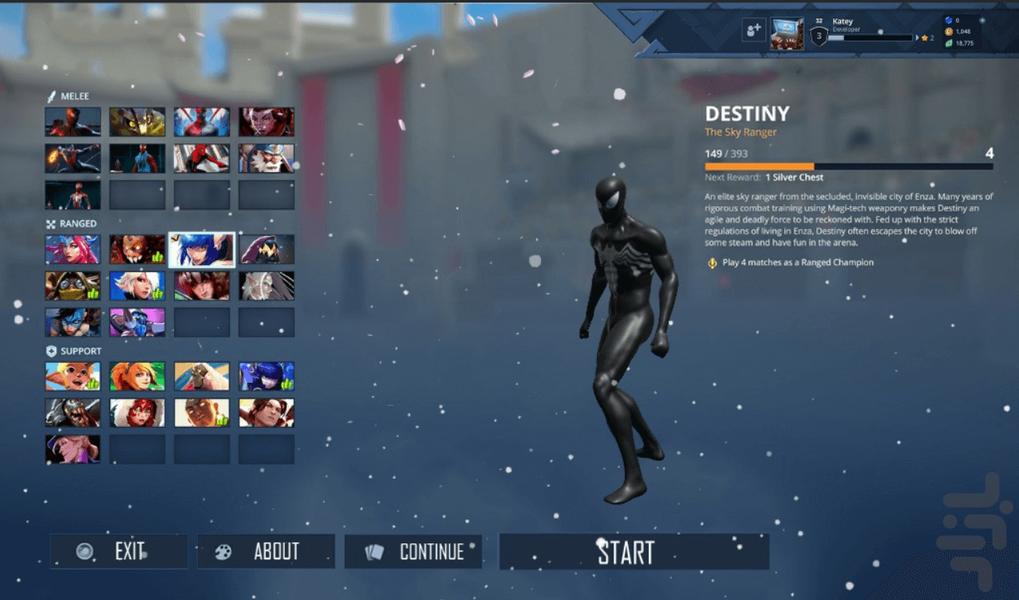Click the add friend icon
1019x600 pixels.
(x=753, y=31)
